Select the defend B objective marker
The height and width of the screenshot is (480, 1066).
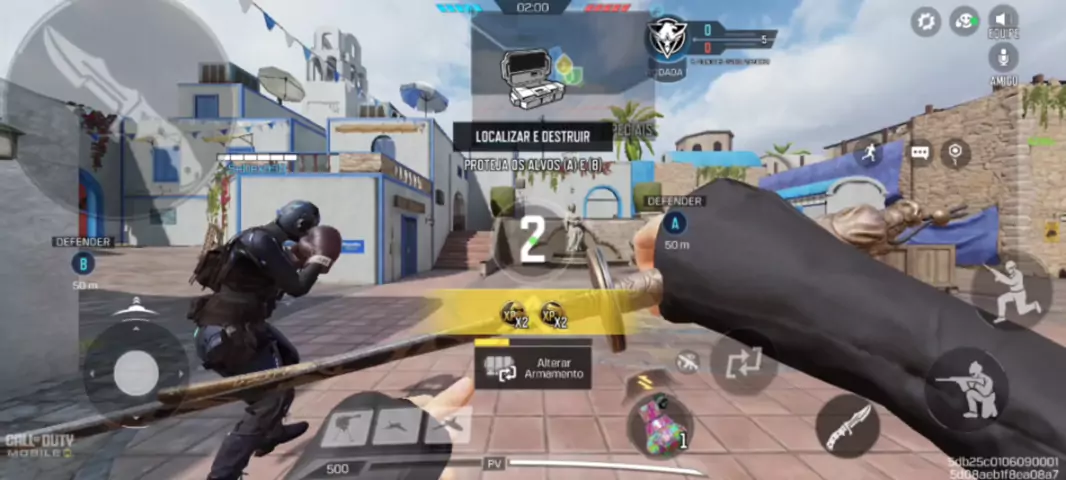click(83, 264)
